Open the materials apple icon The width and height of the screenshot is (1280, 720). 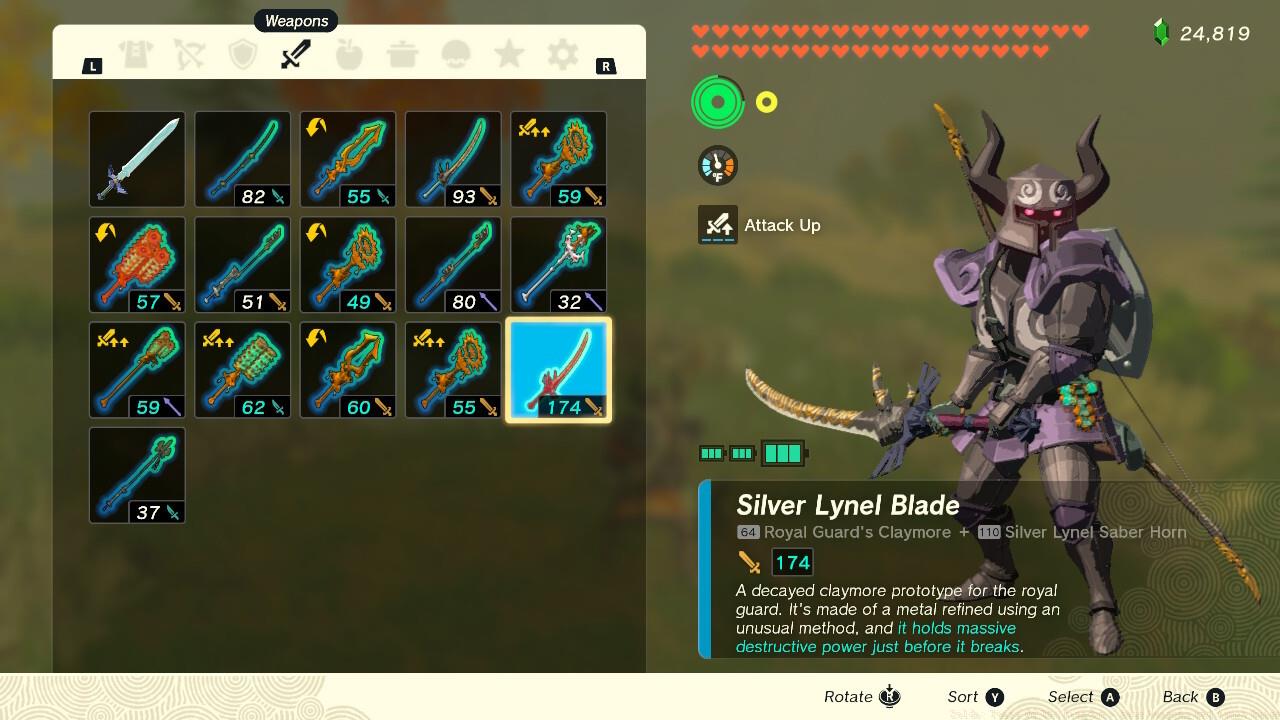click(x=349, y=55)
